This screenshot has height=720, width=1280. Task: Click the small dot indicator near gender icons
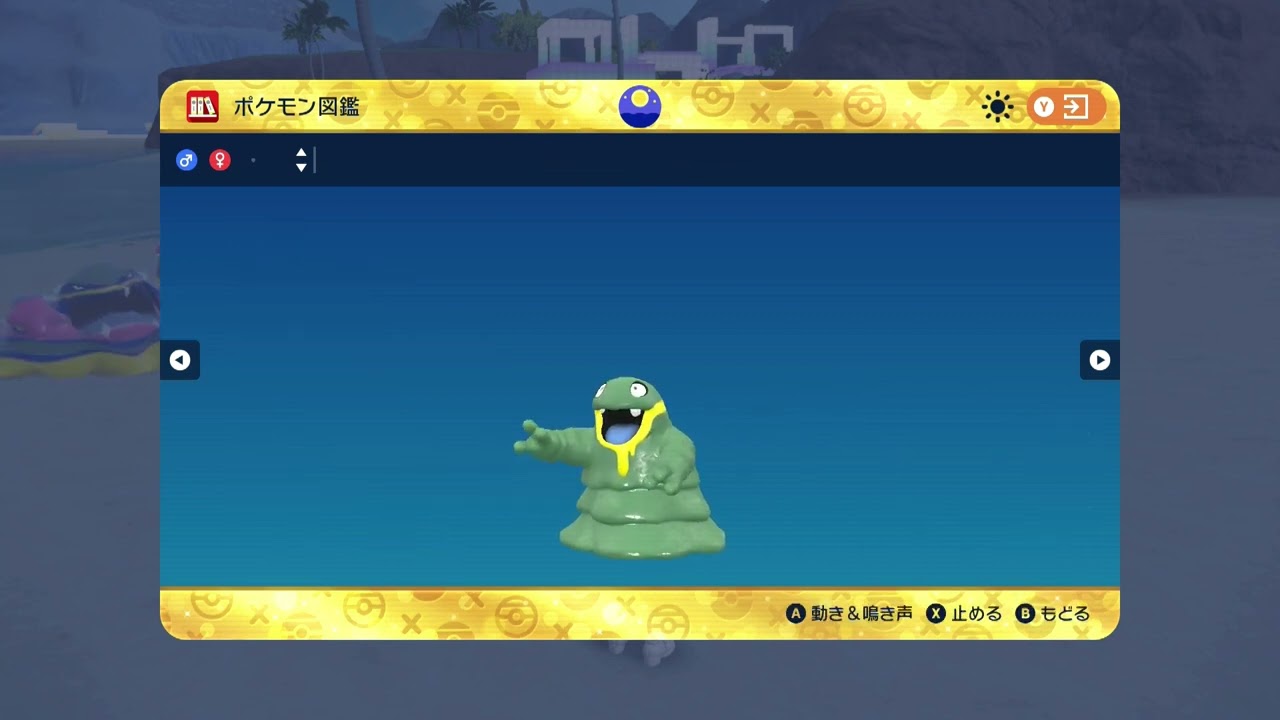point(253,161)
